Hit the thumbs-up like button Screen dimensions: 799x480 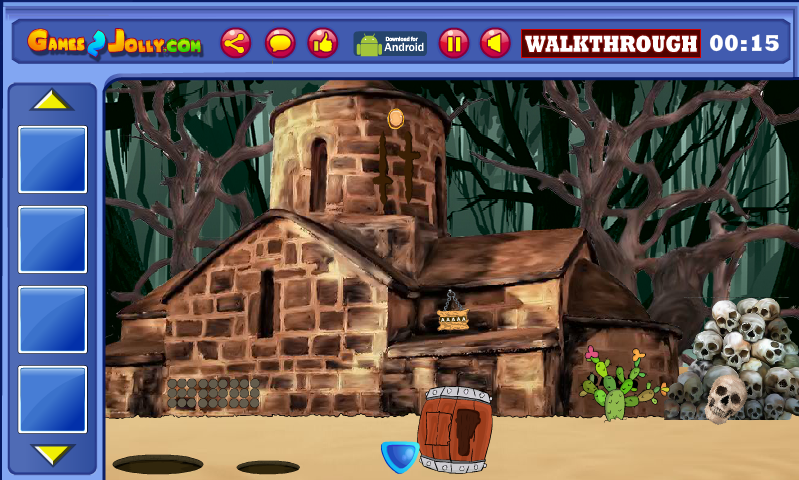(322, 43)
